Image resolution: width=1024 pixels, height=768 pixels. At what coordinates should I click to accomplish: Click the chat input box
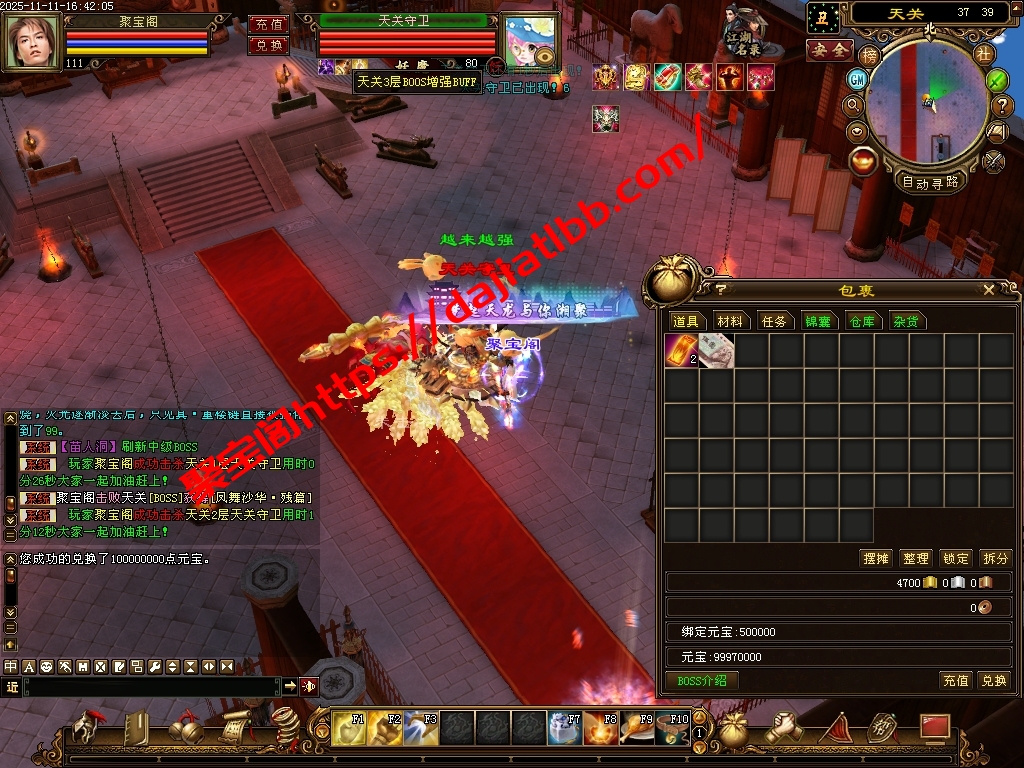click(150, 686)
